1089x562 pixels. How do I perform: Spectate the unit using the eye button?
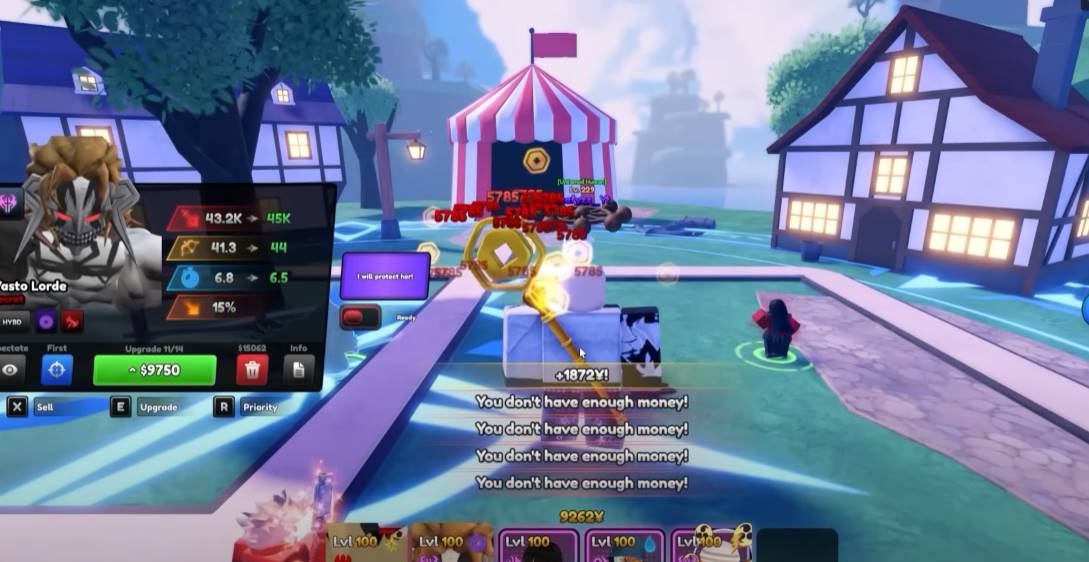tap(11, 370)
